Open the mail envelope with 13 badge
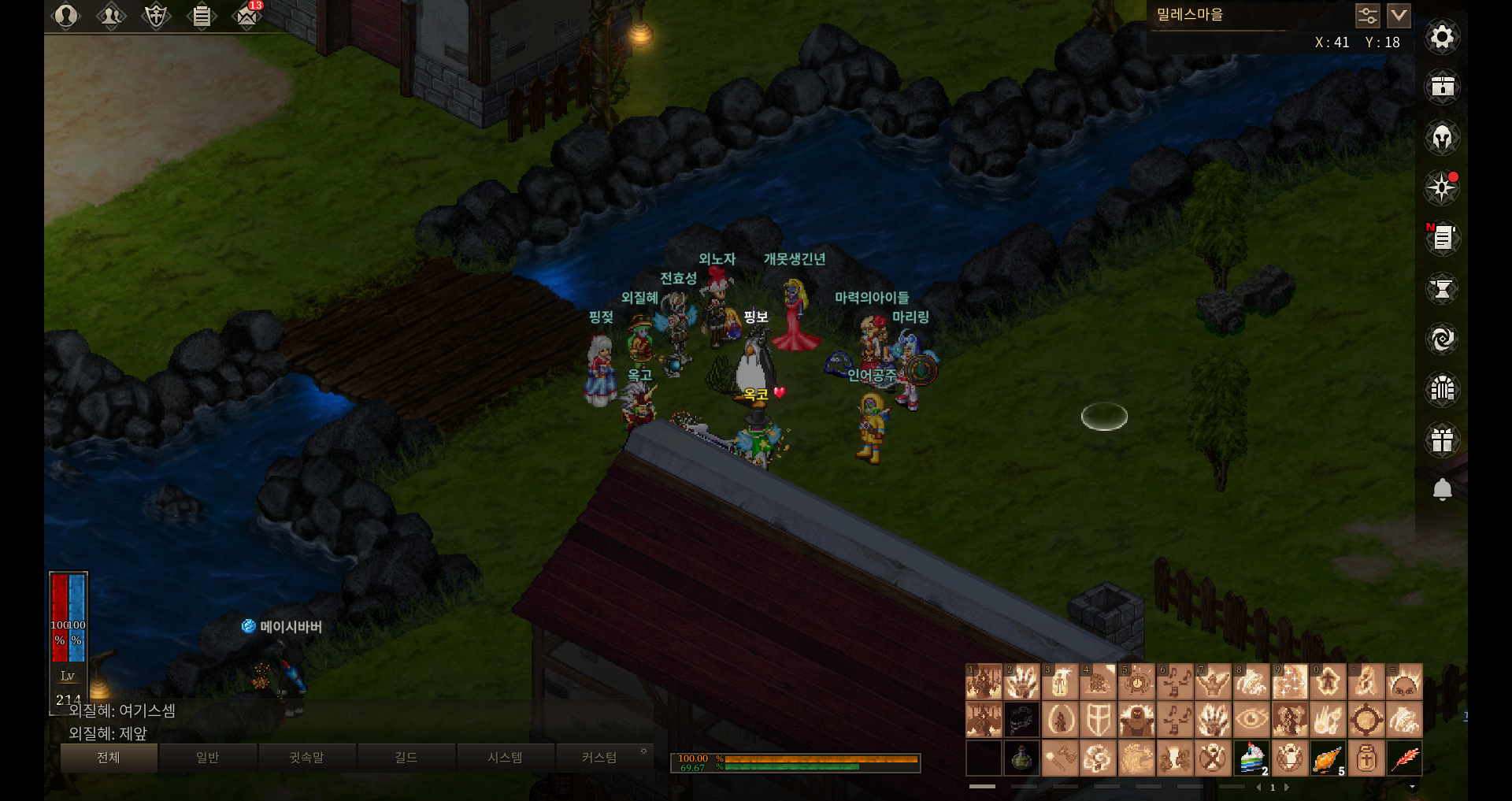 (246, 16)
